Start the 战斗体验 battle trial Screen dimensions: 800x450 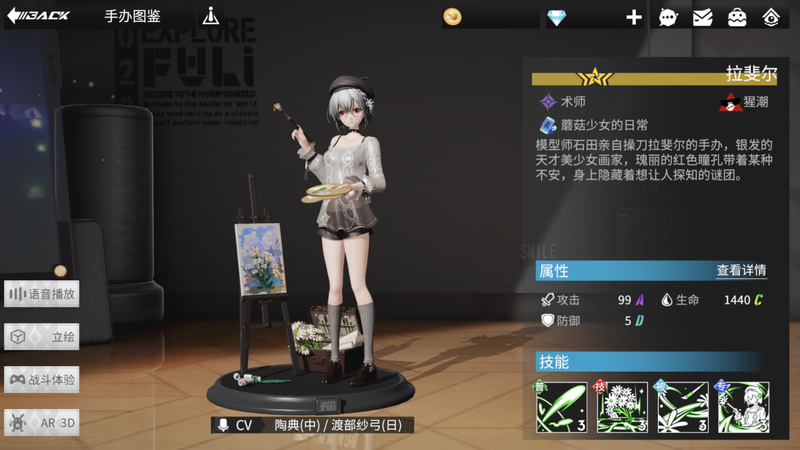pos(42,380)
